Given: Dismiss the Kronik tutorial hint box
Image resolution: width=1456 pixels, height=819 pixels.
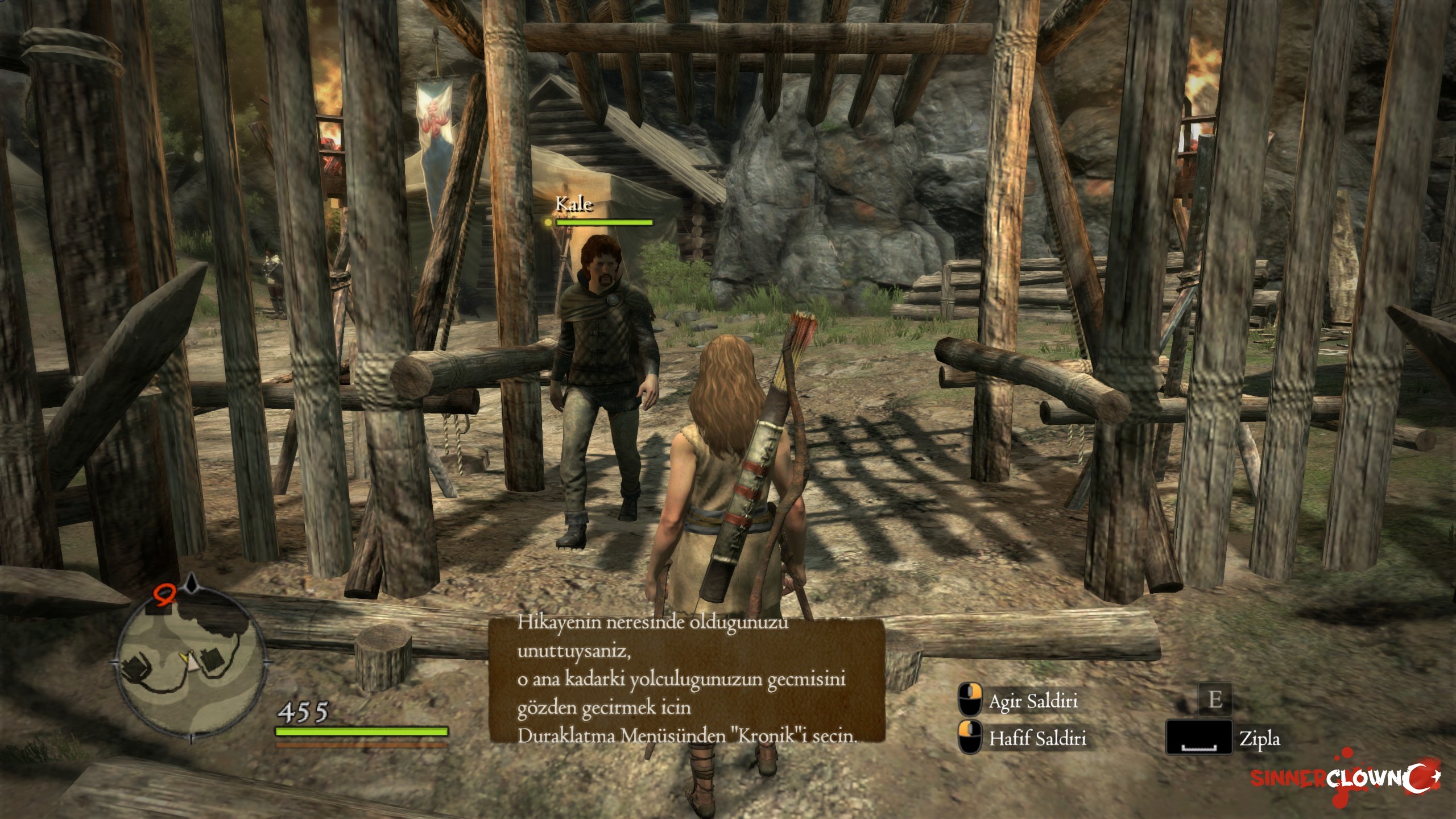Looking at the screenshot, I should [686, 680].
